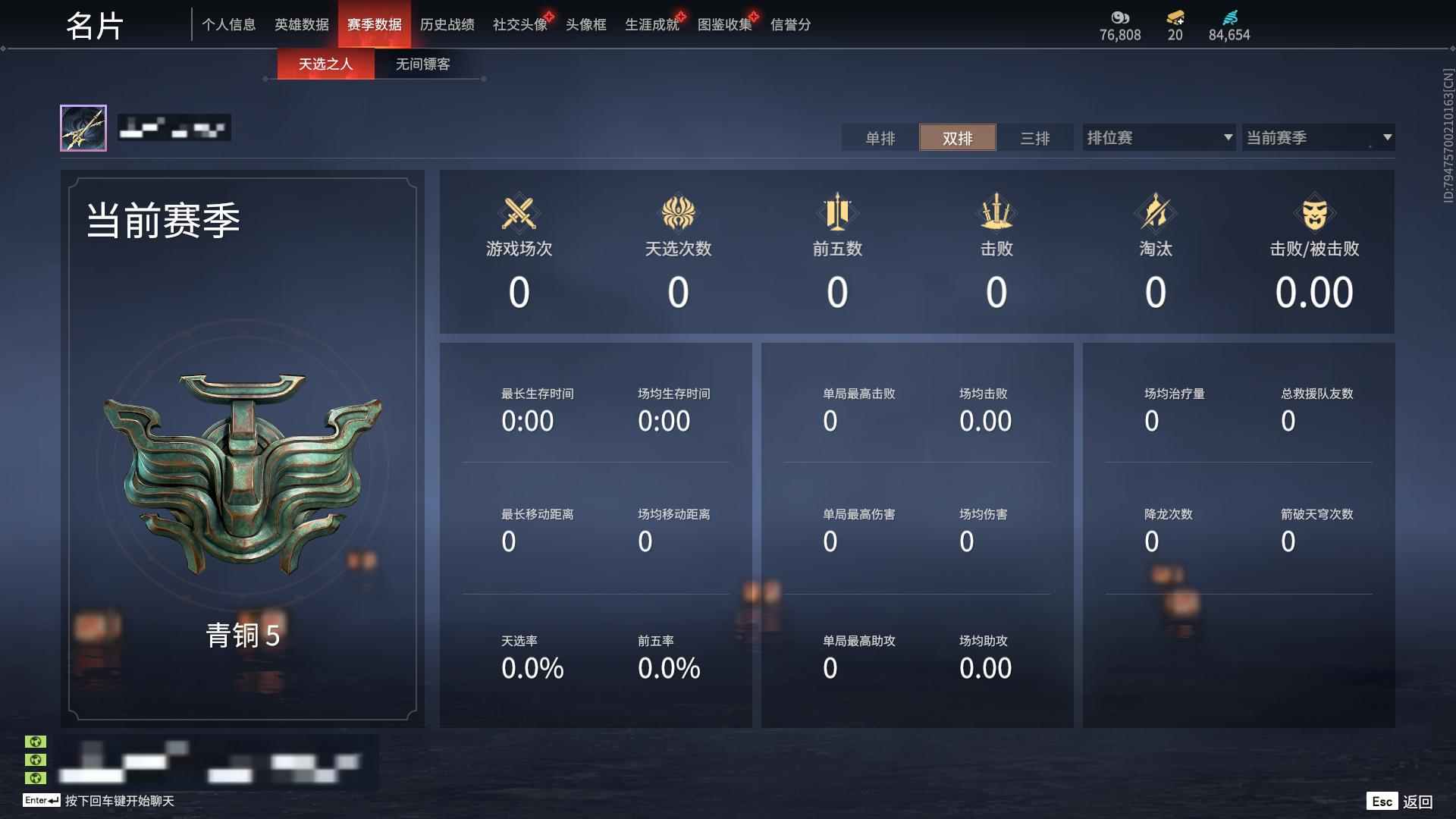Click the 淘汰 stat icon
Screen dimensions: 1456x819
coord(1156,213)
